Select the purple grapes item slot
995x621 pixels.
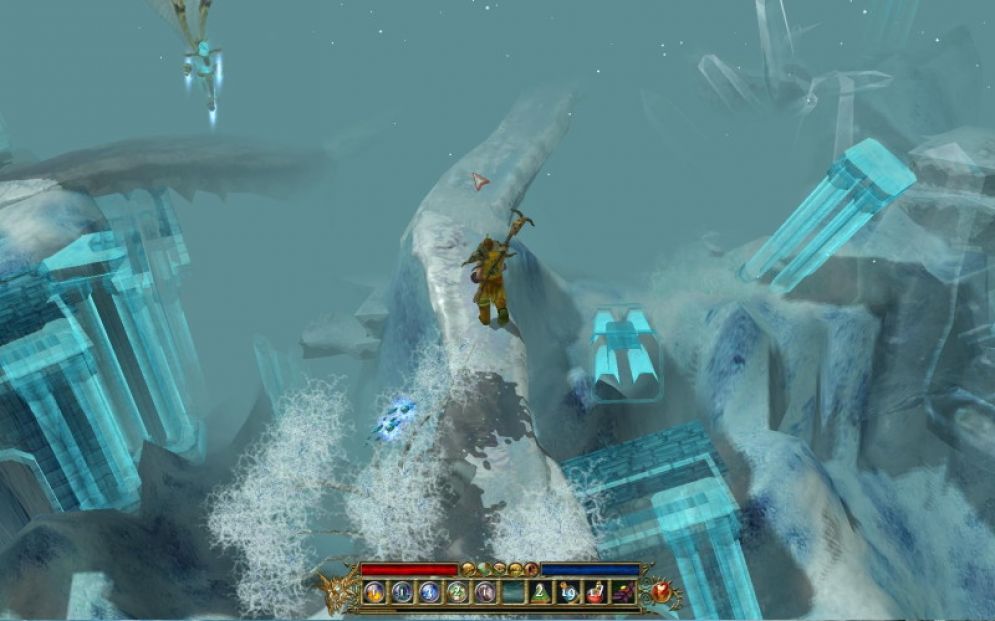pyautogui.click(x=623, y=592)
